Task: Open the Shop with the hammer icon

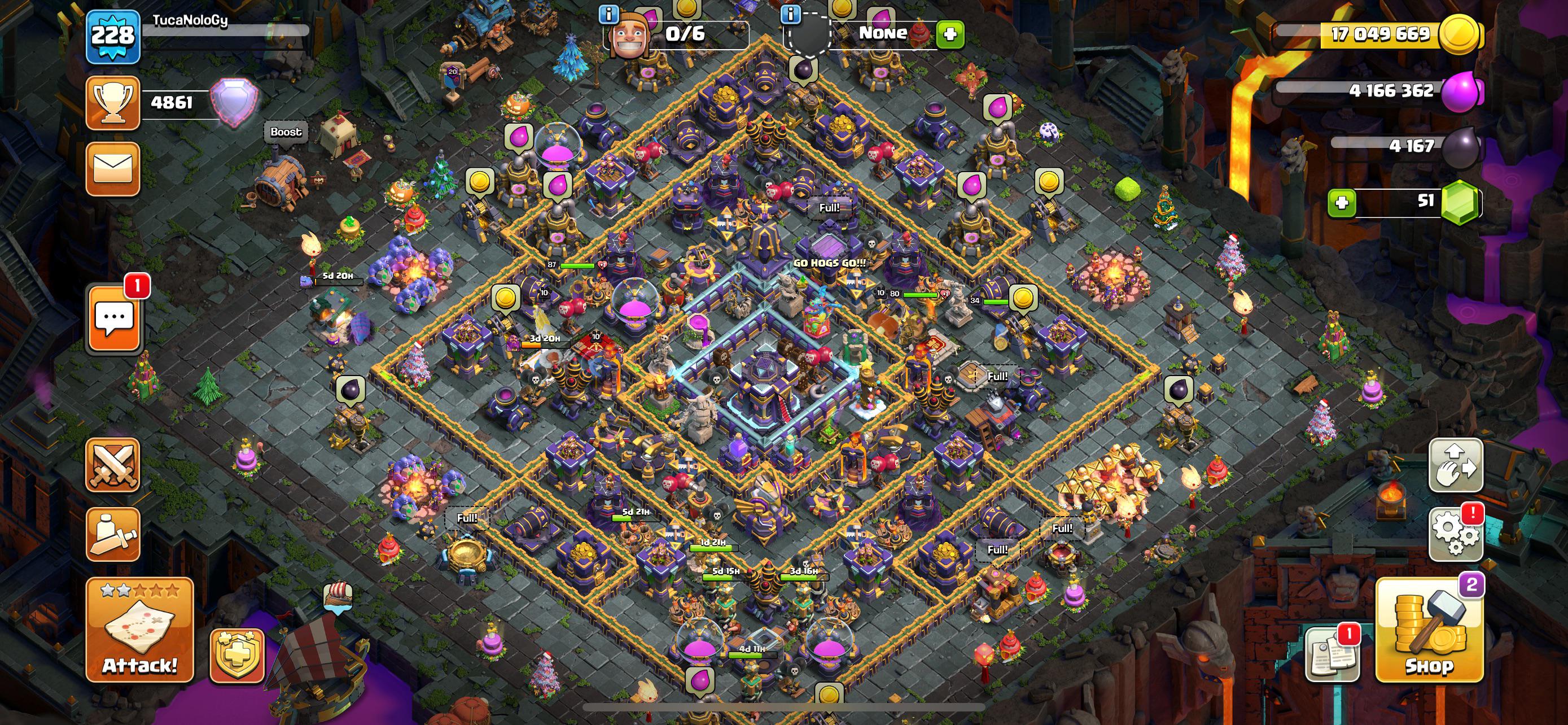Action: 1428,630
